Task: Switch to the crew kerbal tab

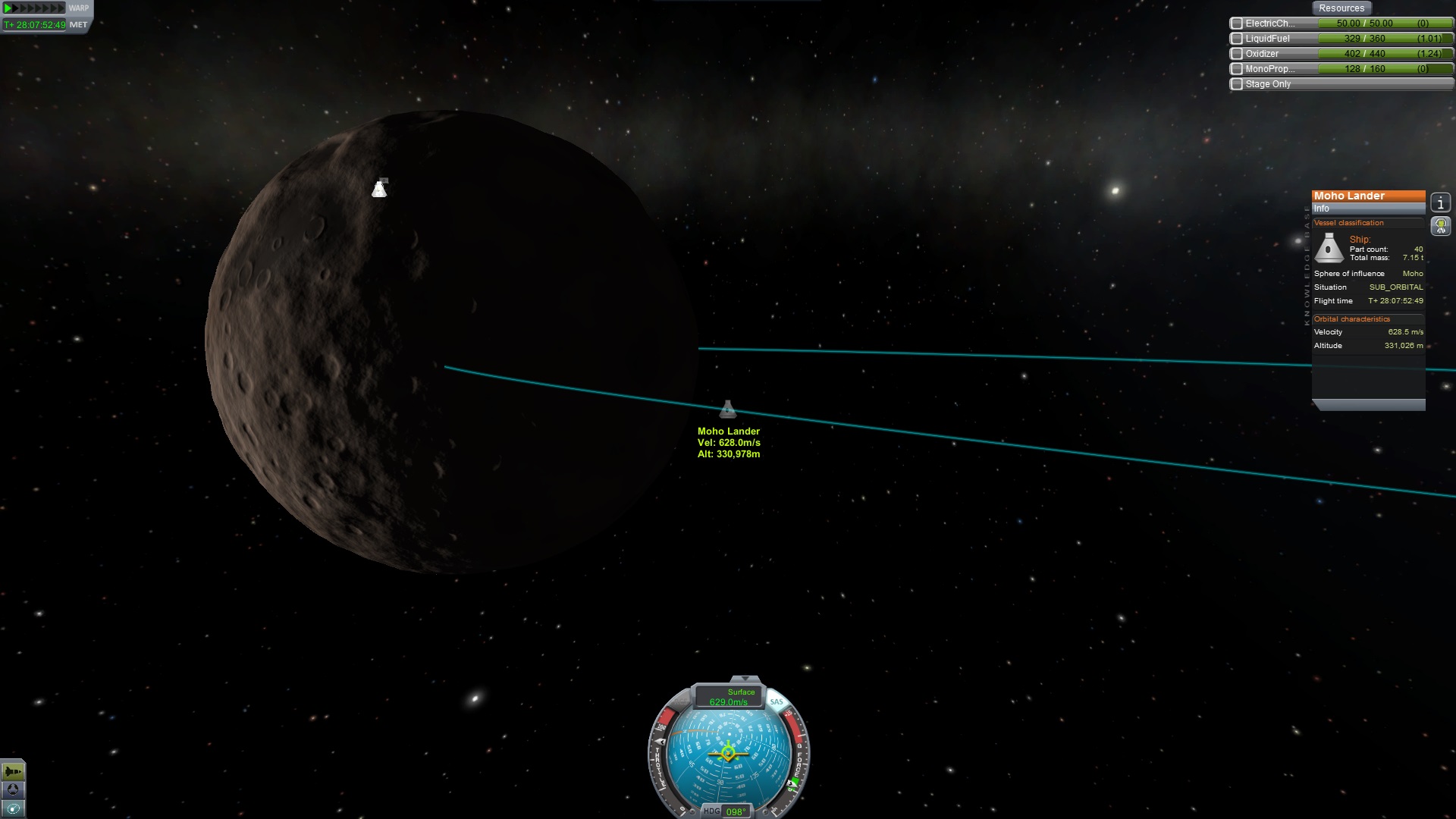Action: [1440, 225]
